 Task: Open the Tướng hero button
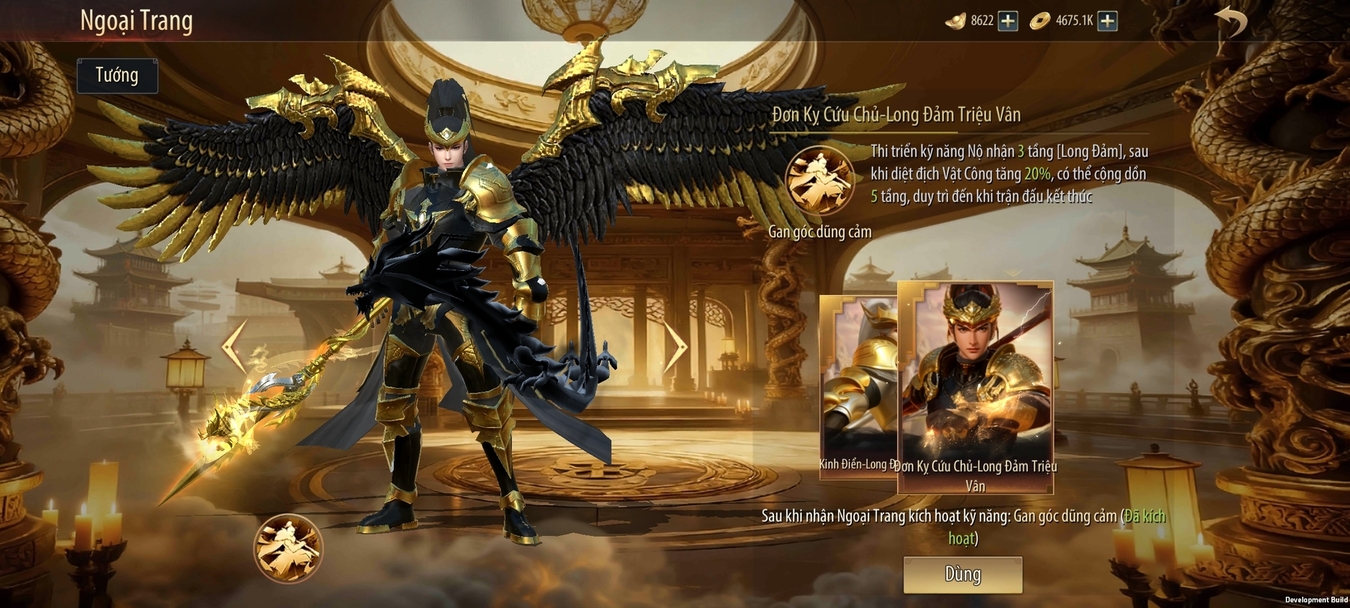click(117, 76)
